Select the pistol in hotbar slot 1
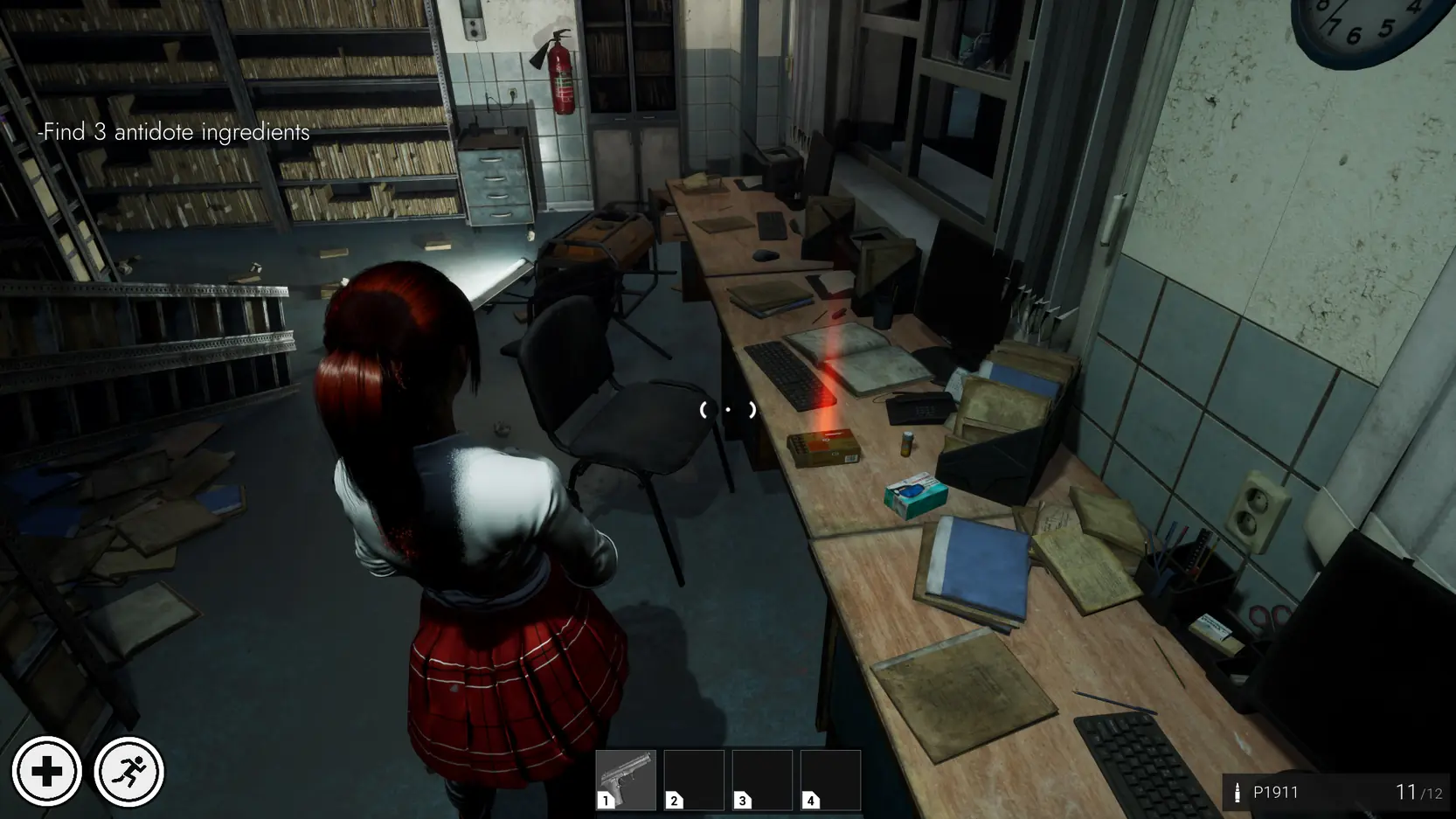This screenshot has height=819, width=1456. tap(625, 780)
